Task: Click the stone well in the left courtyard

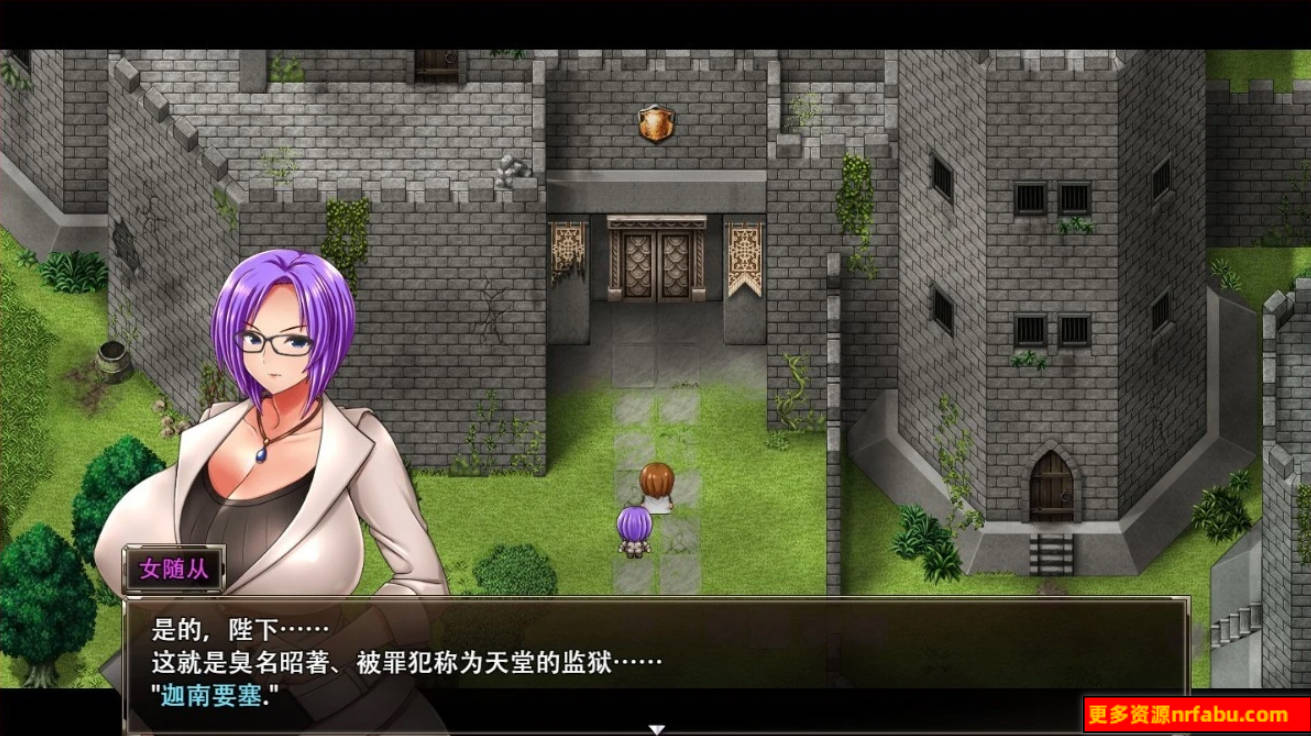Action: point(114,358)
